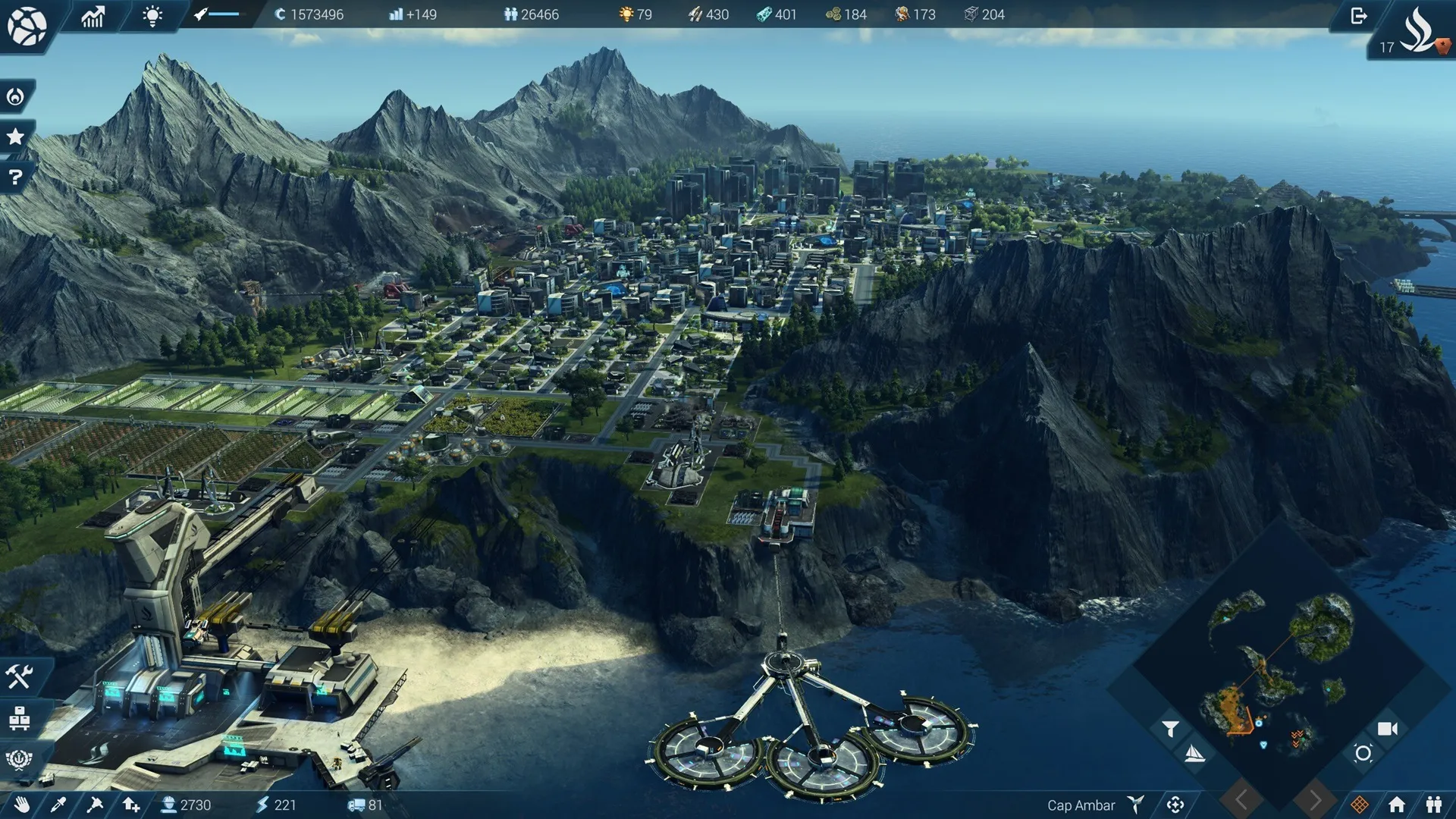Screen dimensions: 1456x819
Task: Open the laurel emblem menu
Action: pyautogui.click(x=19, y=758)
